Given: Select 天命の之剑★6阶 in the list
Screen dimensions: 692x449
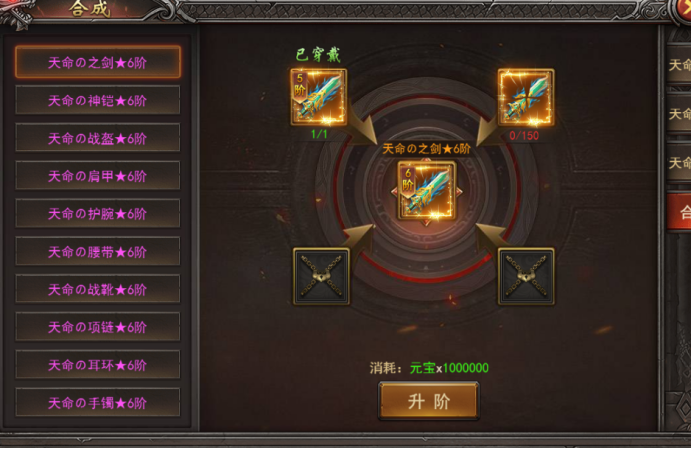Looking at the screenshot, I should click(98, 62).
